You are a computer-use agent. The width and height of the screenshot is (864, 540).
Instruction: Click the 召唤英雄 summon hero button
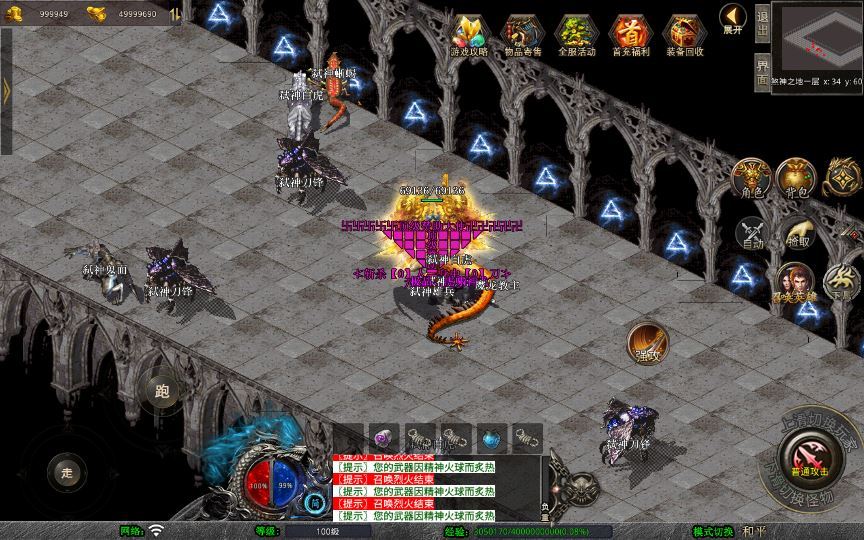[795, 283]
